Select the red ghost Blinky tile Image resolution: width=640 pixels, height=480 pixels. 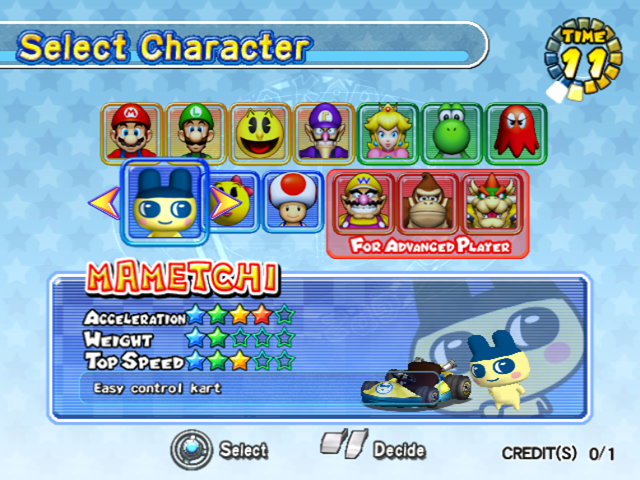[x=517, y=134]
